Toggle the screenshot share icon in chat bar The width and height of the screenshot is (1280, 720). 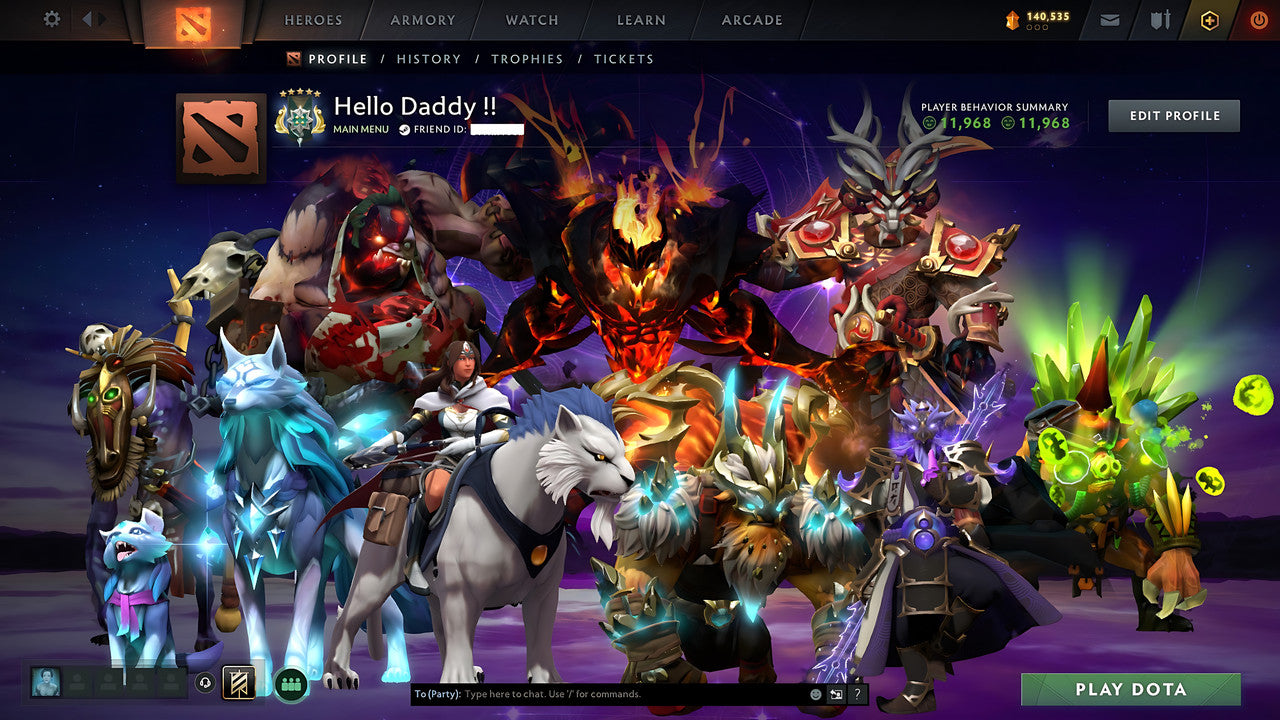click(835, 692)
